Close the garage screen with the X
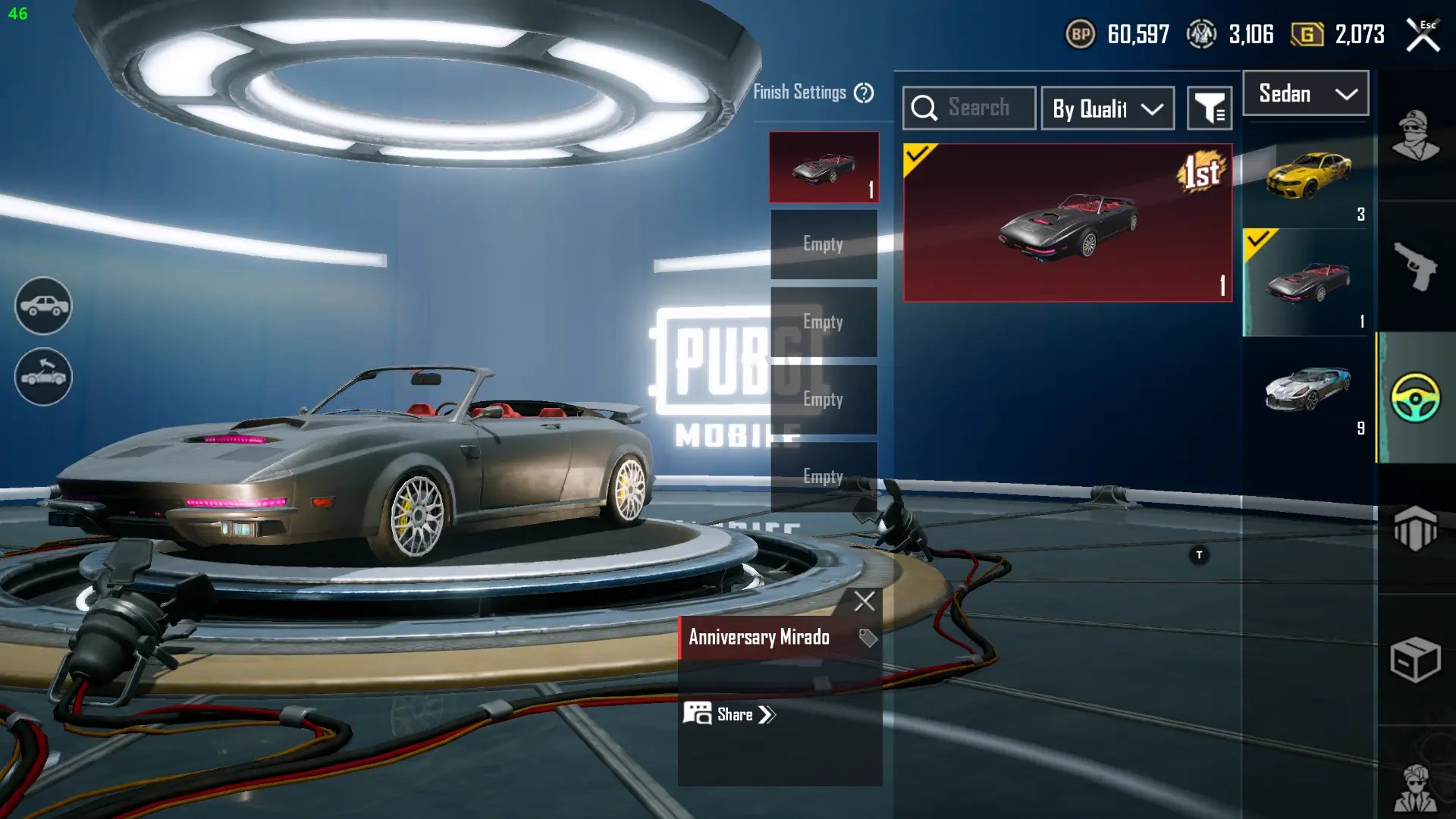 click(x=1423, y=36)
